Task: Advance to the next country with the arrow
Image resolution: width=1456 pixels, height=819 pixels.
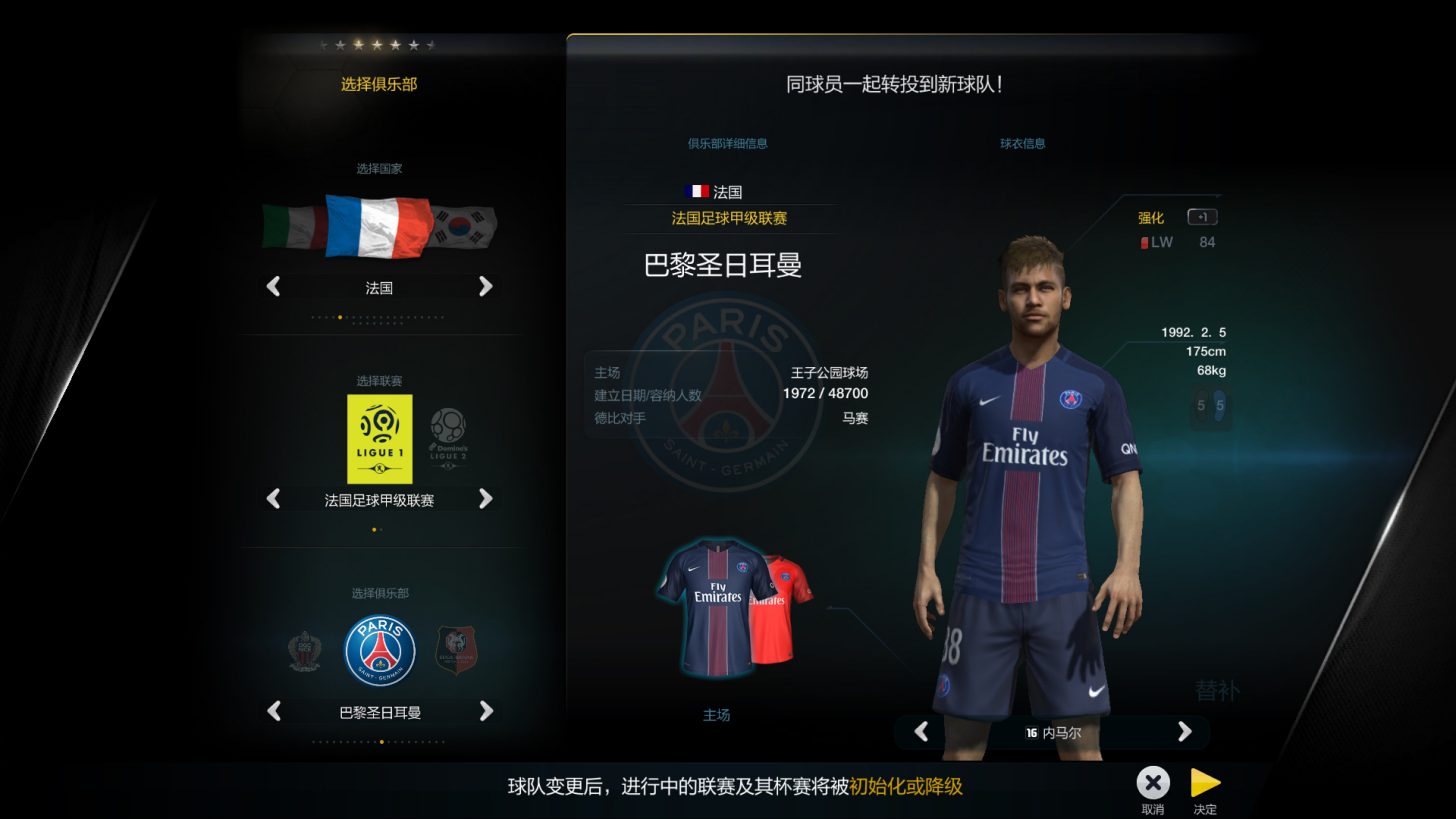Action: pos(487,287)
